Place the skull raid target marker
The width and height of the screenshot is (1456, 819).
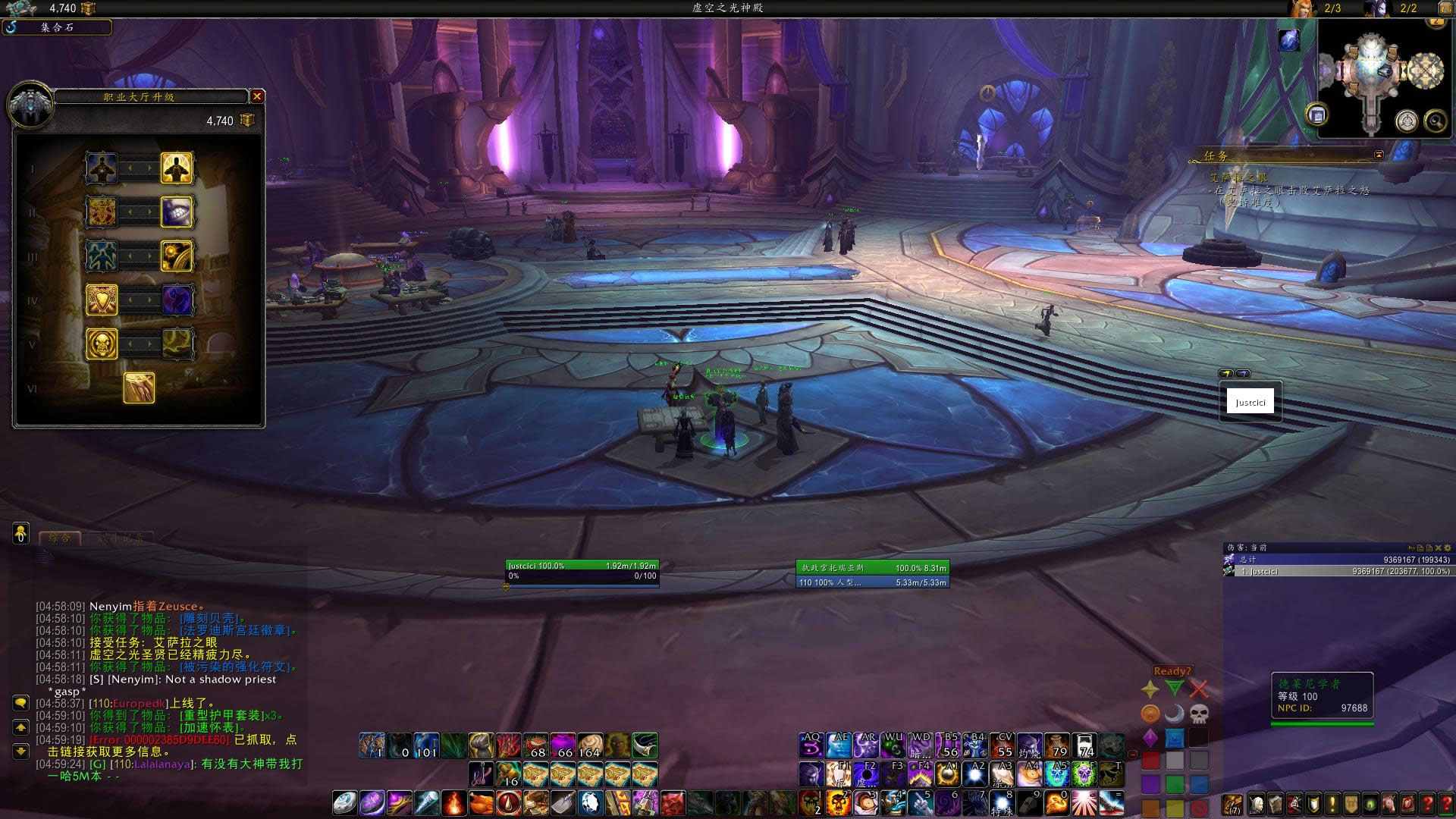[x=1198, y=714]
